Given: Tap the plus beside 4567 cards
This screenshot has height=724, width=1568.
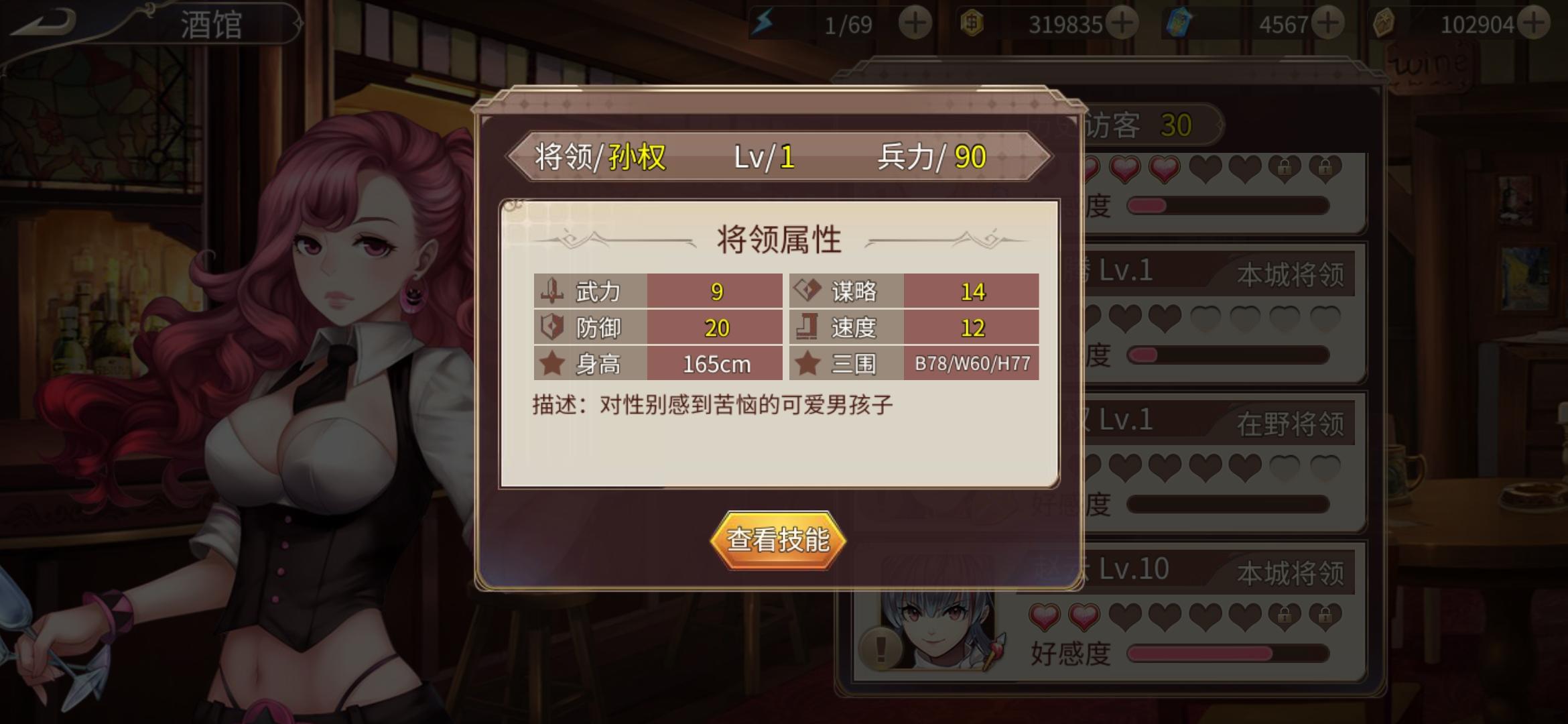Looking at the screenshot, I should pyautogui.click(x=1327, y=21).
